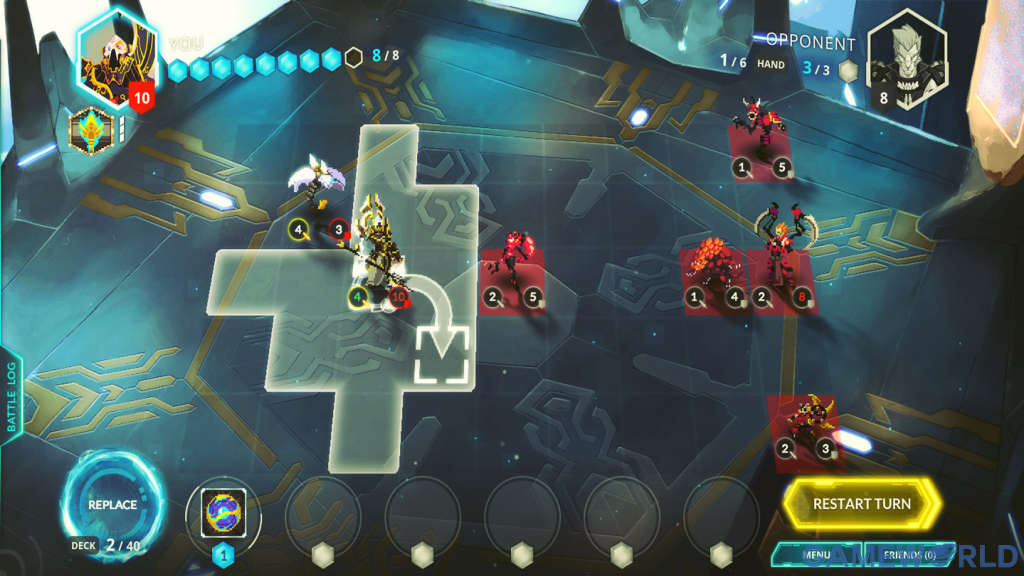The width and height of the screenshot is (1024, 576).
Task: Activate the bloodborn spell icon under your portrait
Action: 91,130
